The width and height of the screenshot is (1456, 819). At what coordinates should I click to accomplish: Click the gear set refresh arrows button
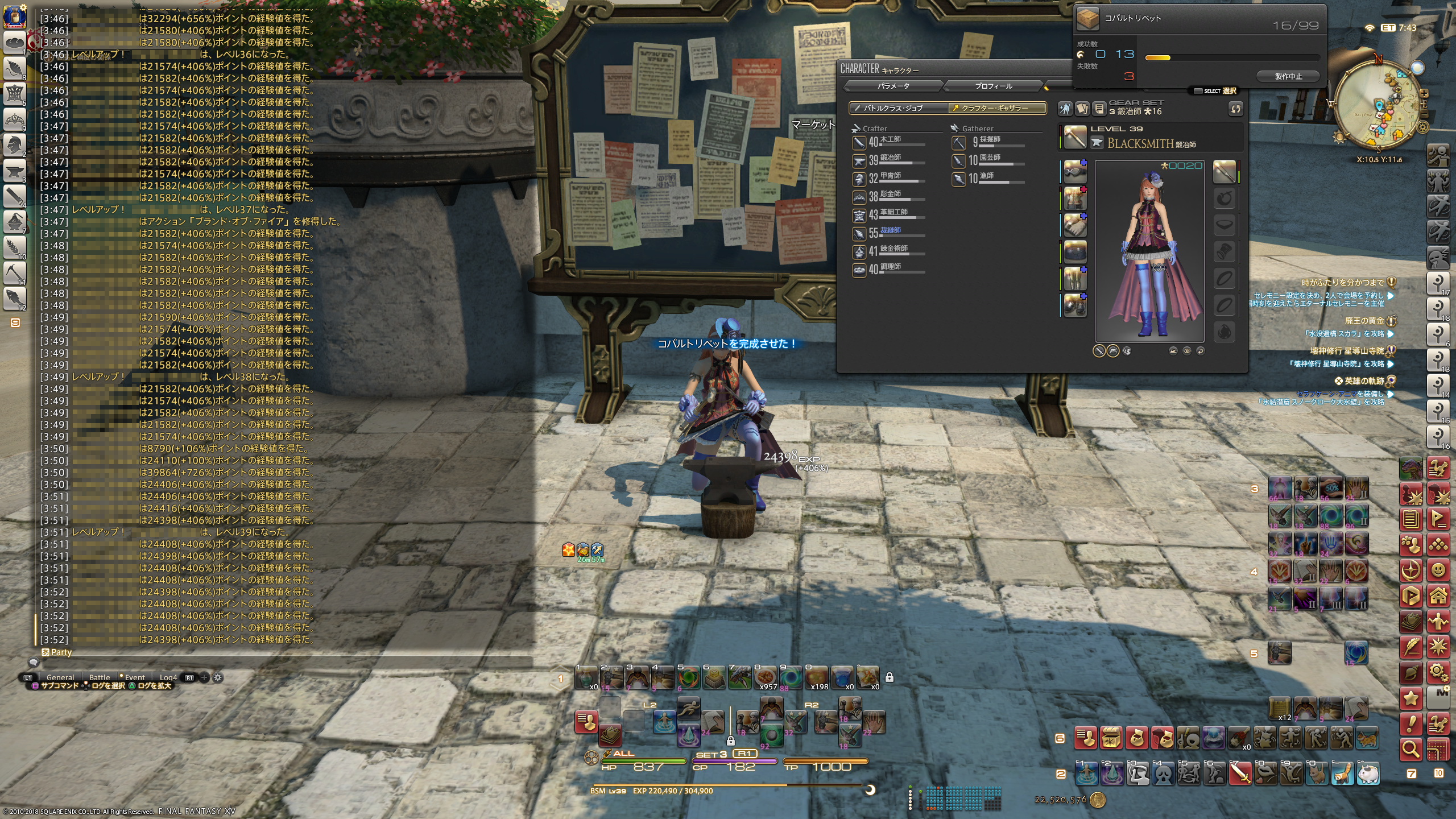point(1235,109)
